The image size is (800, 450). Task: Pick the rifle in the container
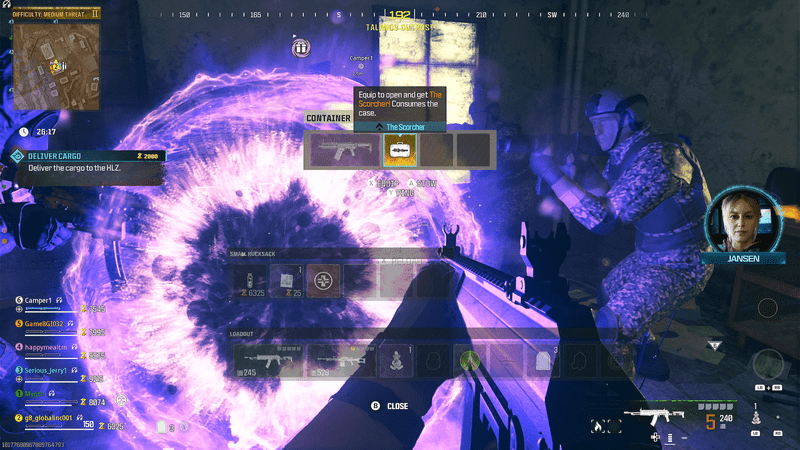(x=343, y=149)
